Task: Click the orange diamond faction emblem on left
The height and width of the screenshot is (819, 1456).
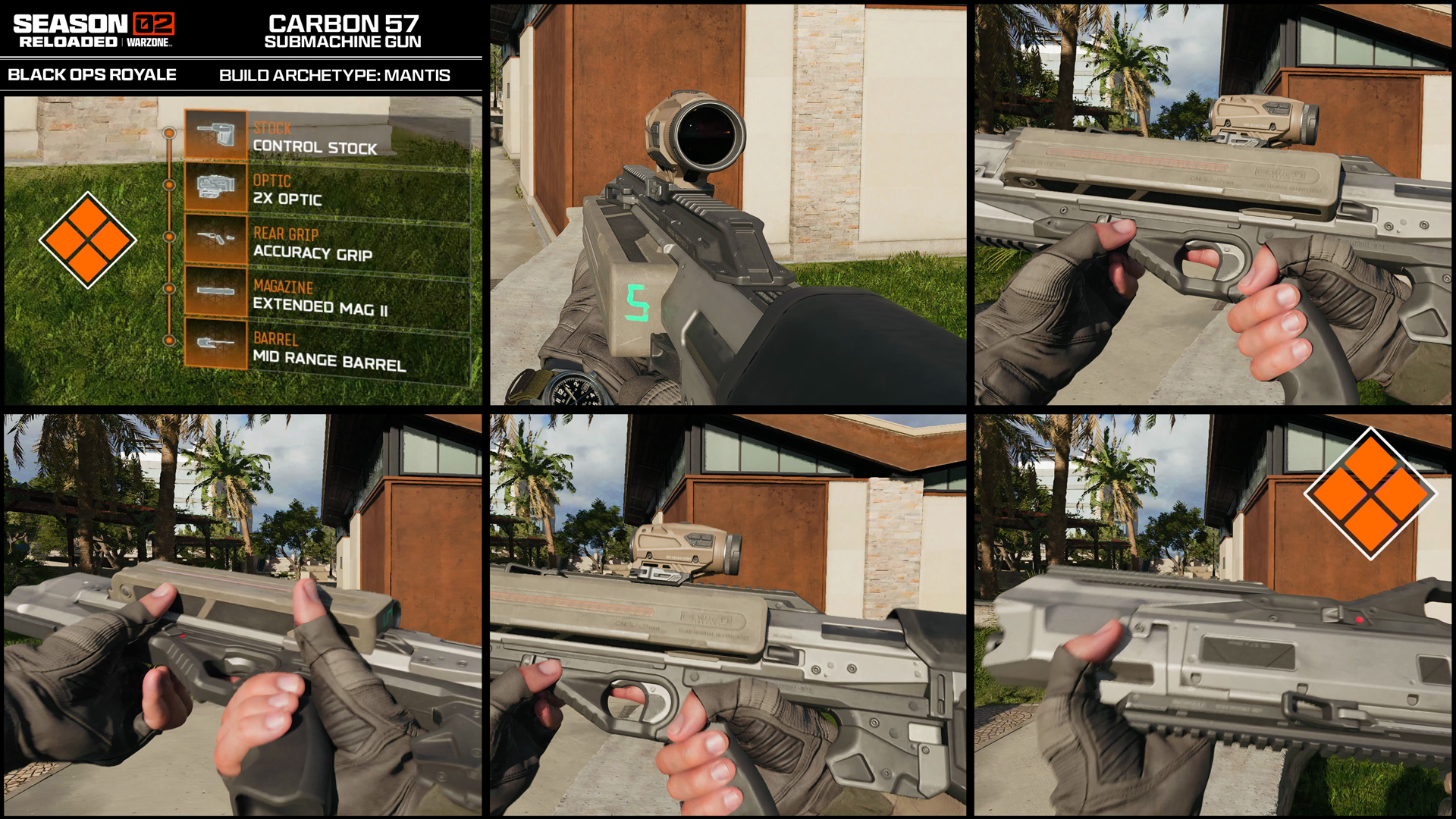Action: tap(87, 240)
